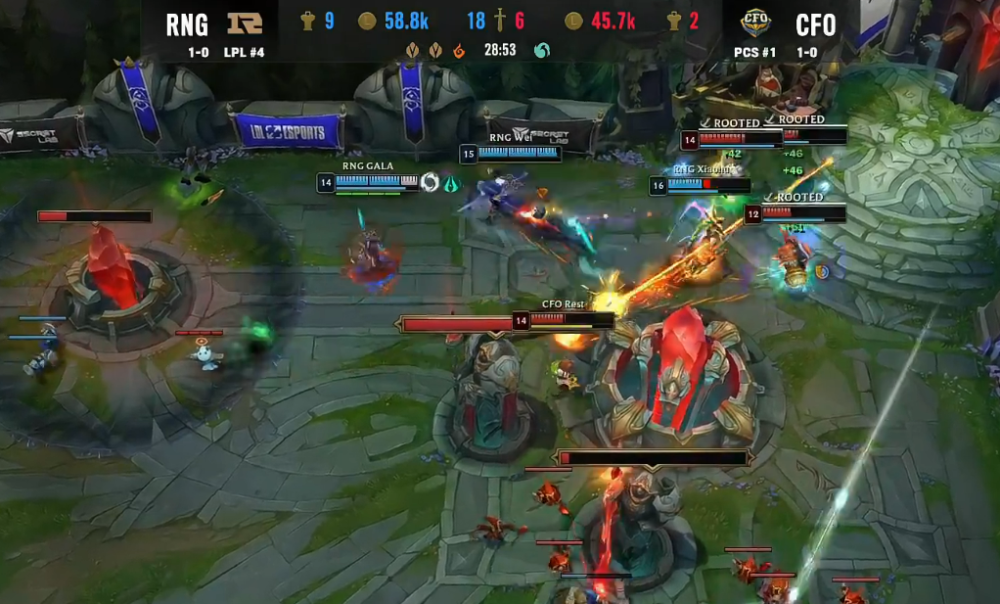
Task: Click the RNG team logo
Action: coord(245,22)
